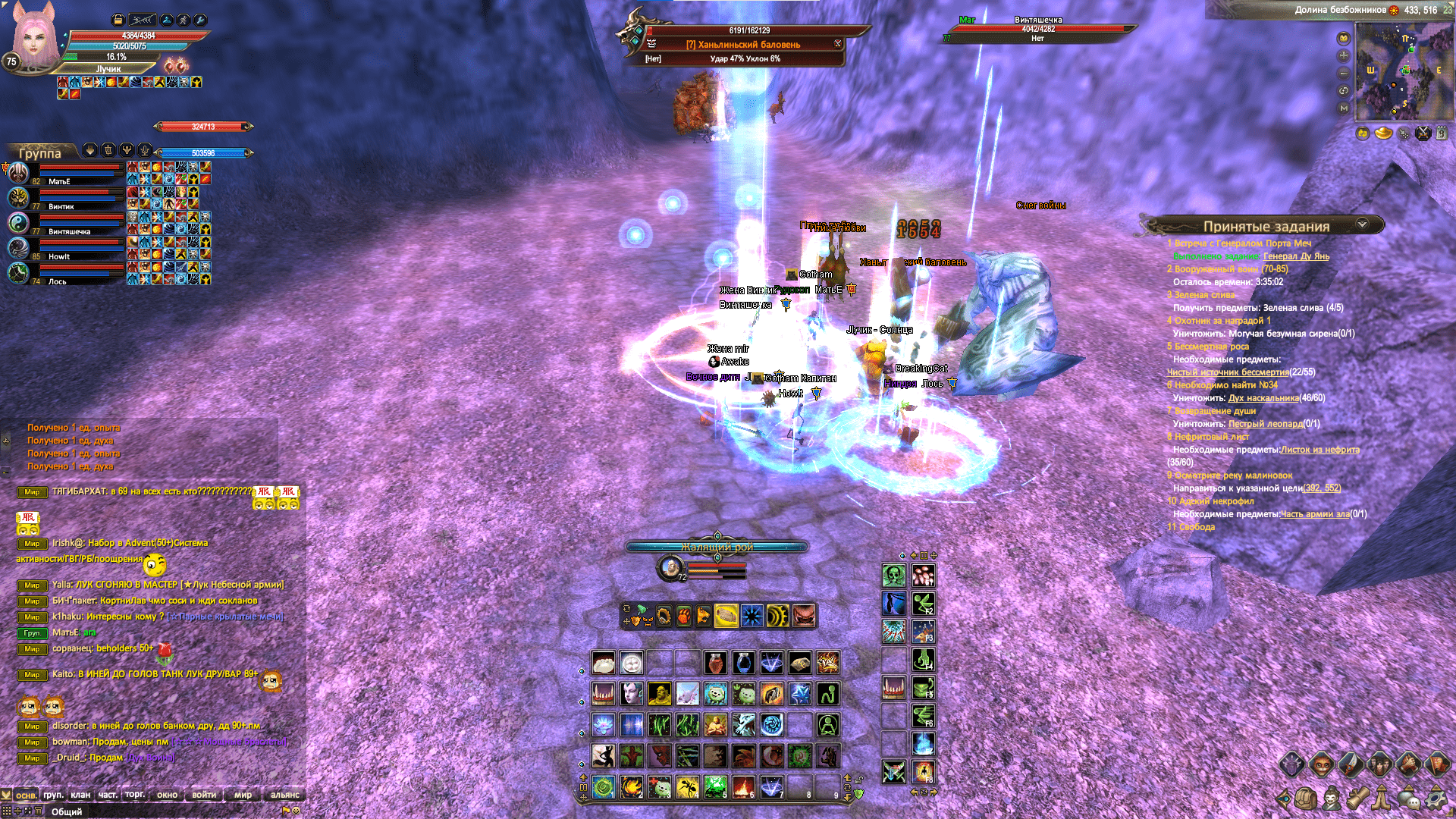
Task: Toggle the cursor targeting icon below minimap
Action: click(x=1404, y=134)
